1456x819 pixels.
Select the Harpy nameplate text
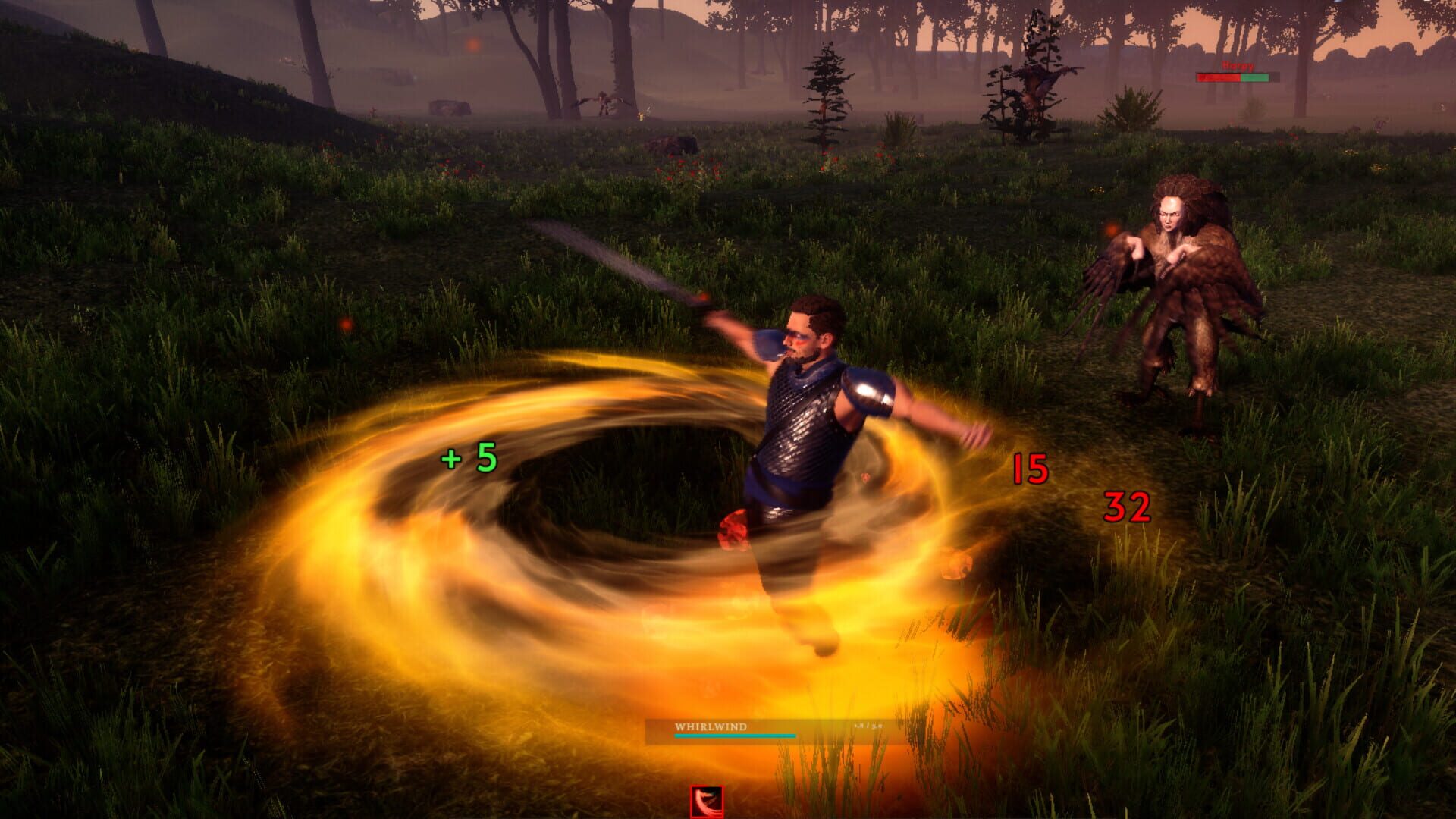coord(1237,66)
